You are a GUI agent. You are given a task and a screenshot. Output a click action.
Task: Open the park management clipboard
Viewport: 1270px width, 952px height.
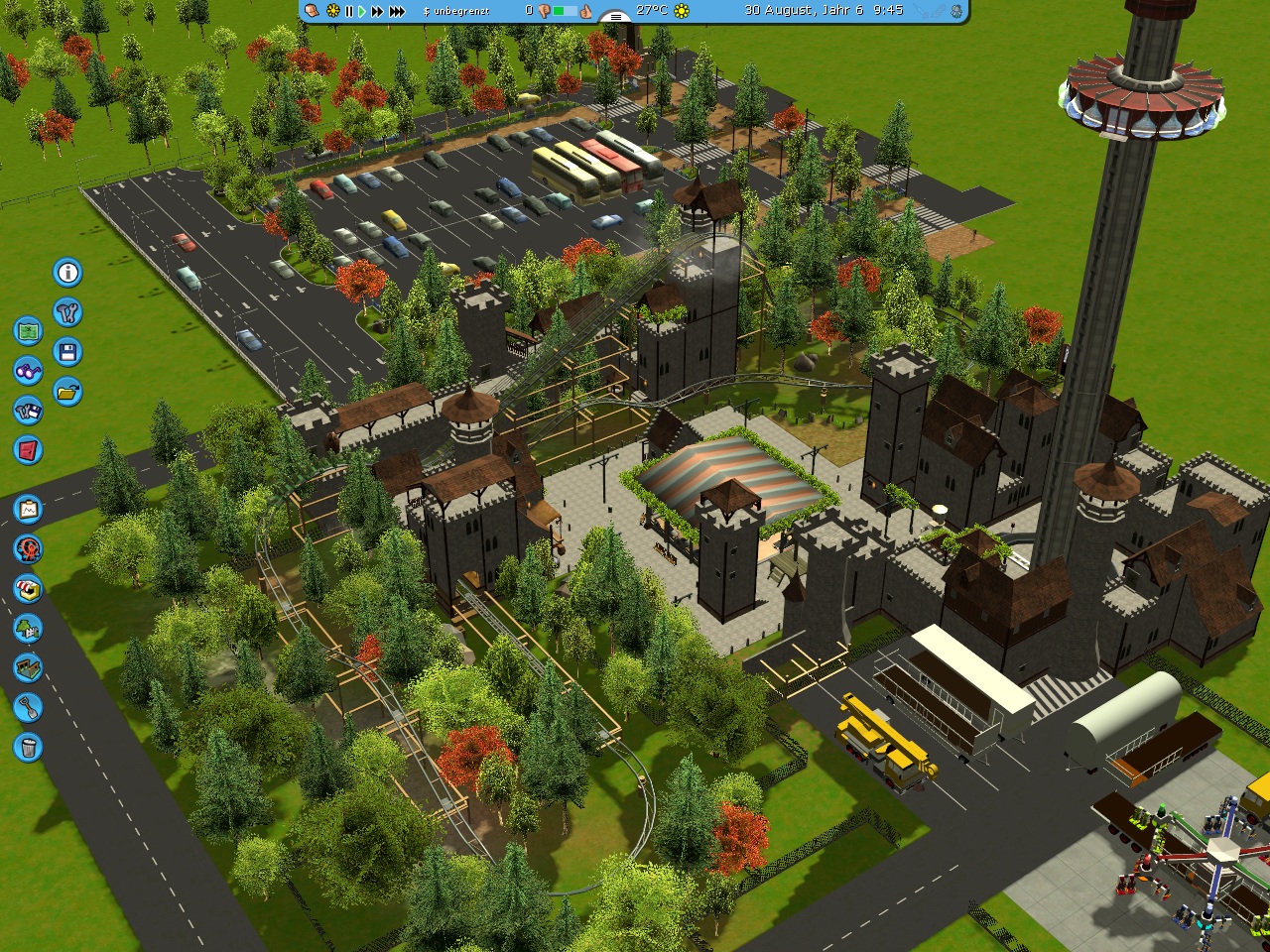28,510
